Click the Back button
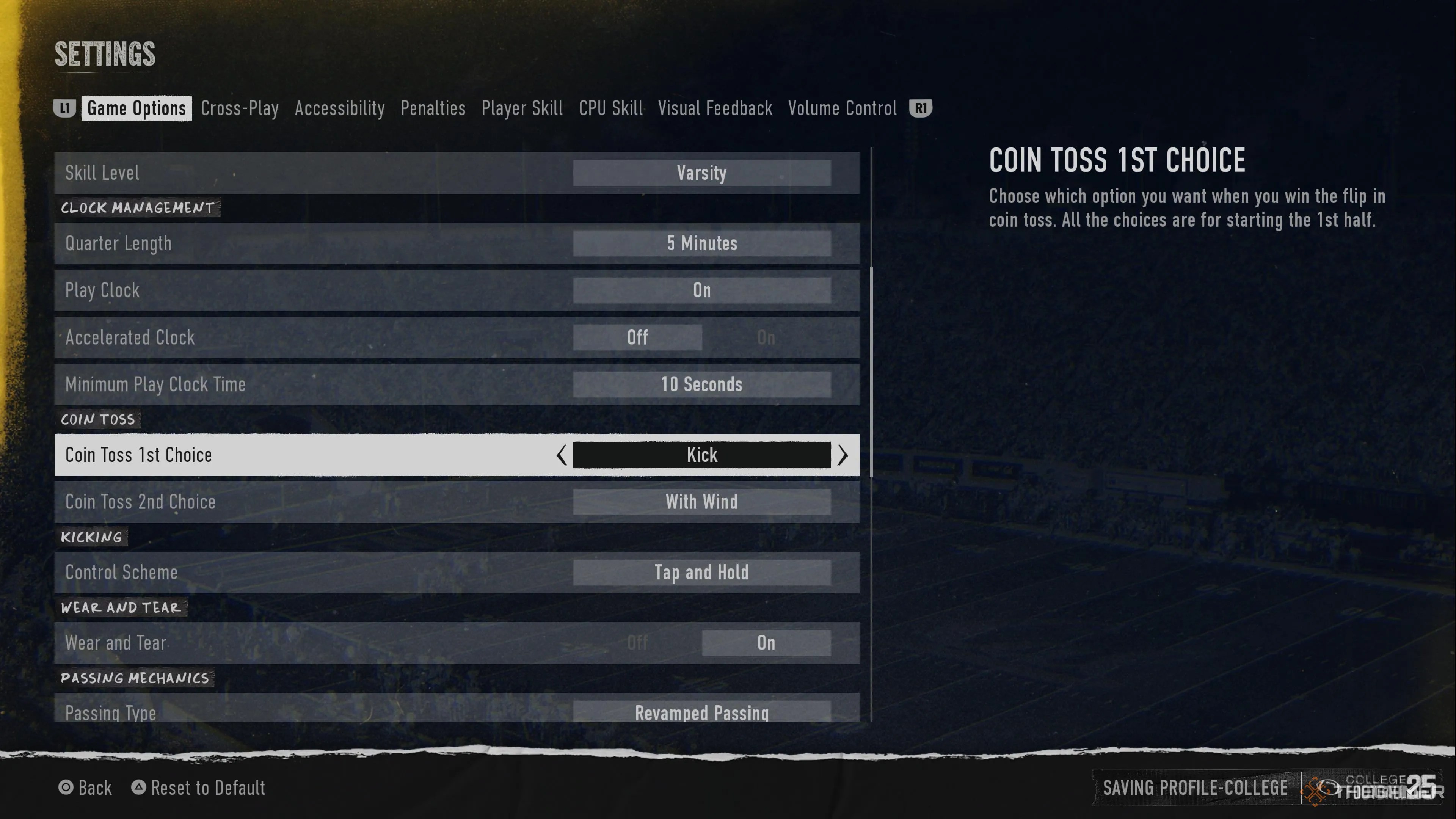The image size is (1456, 819). (x=95, y=788)
